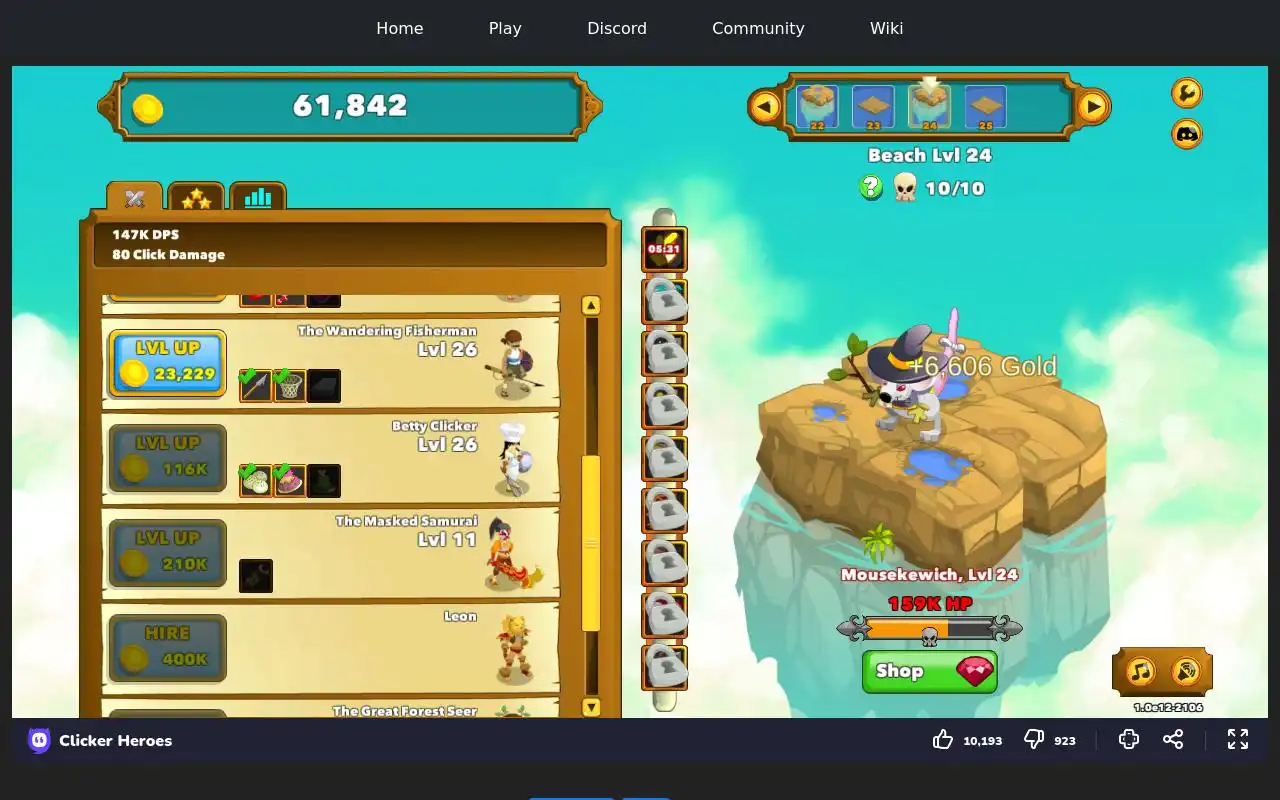This screenshot has width=1280, height=800.
Task: Jump to zone 25 tile
Action: (985, 107)
